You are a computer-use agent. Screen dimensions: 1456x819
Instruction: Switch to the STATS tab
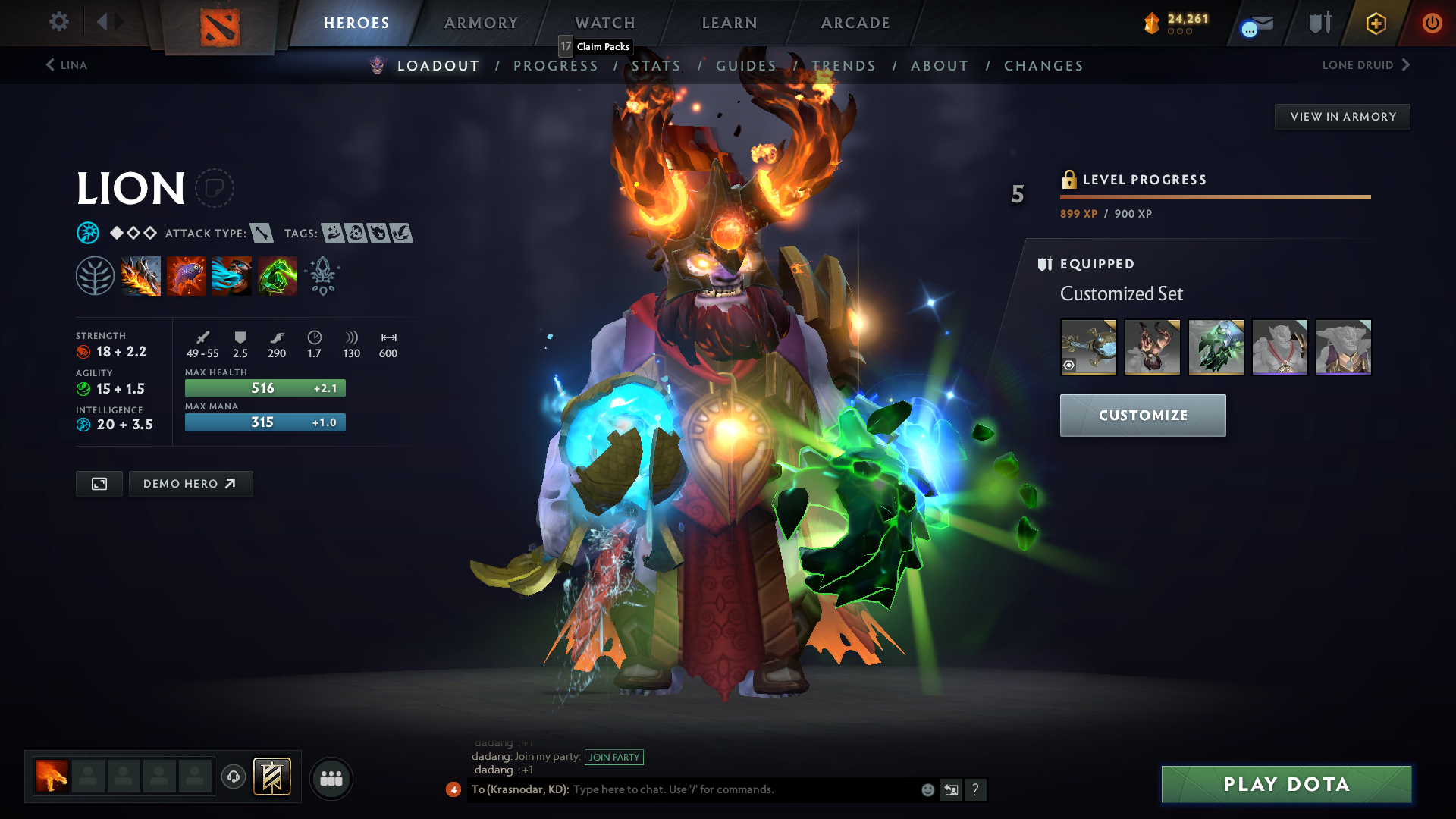point(657,66)
